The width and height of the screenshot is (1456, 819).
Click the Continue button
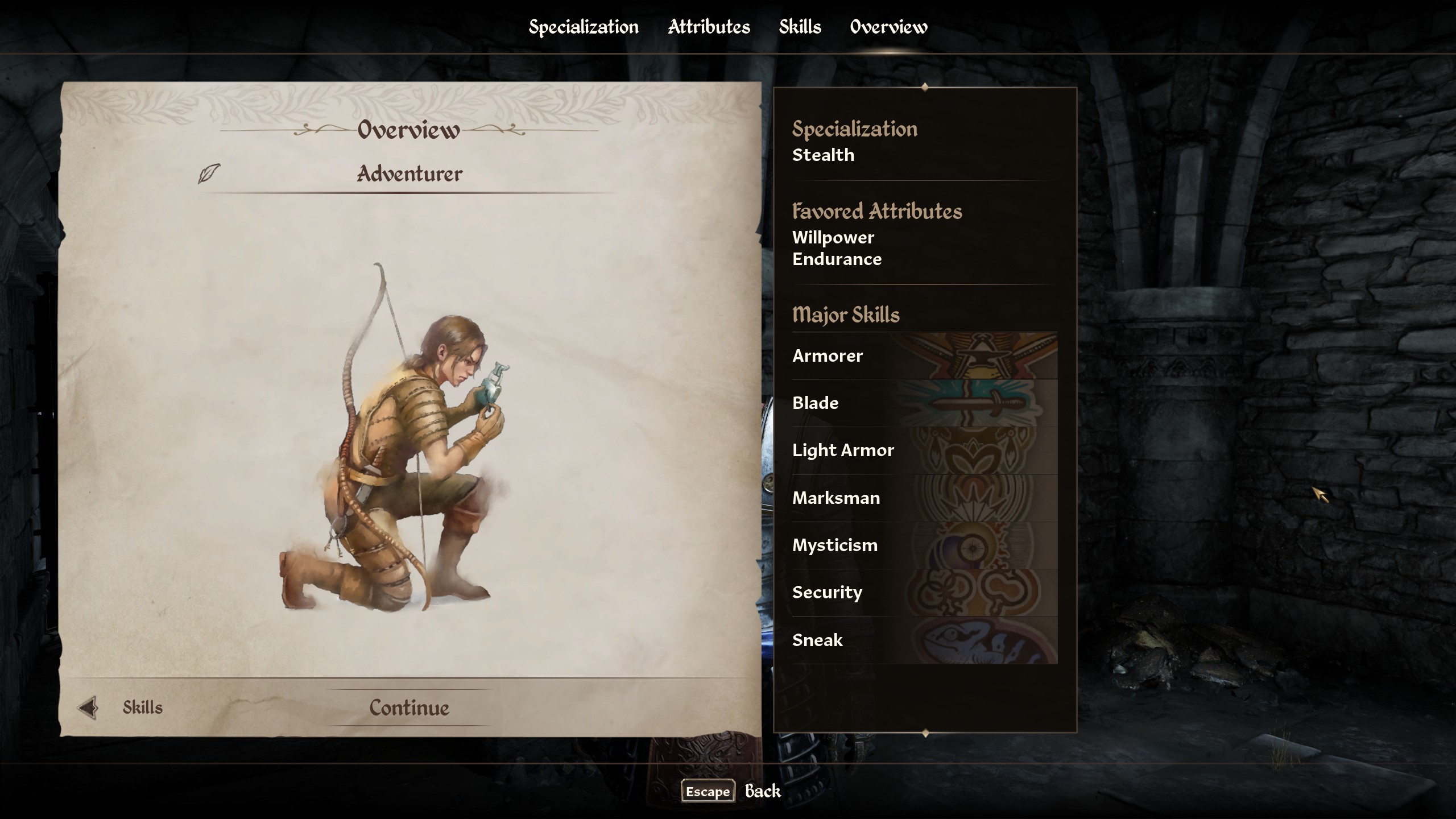(x=409, y=708)
